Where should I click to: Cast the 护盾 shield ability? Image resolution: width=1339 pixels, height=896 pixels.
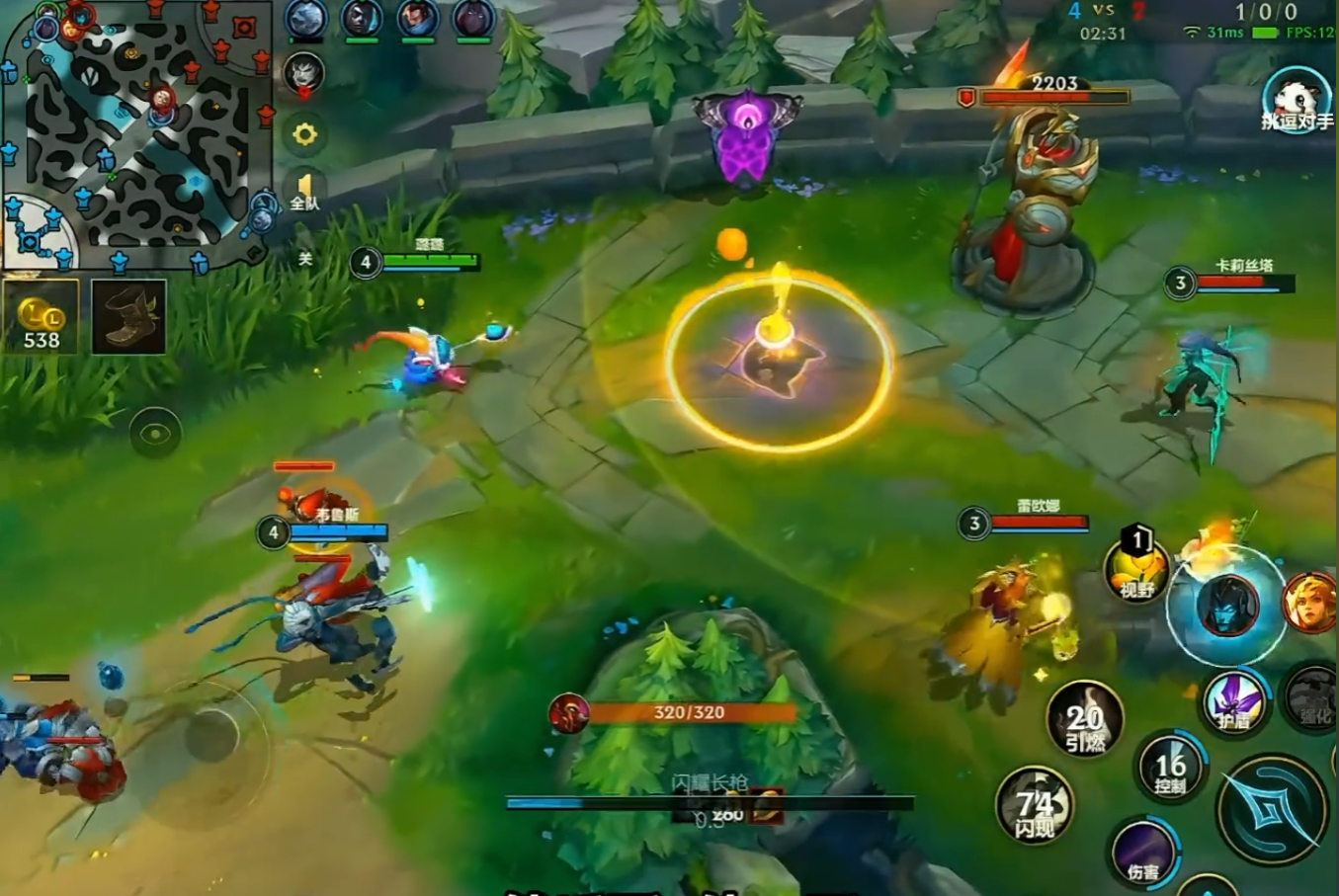coord(1234,702)
